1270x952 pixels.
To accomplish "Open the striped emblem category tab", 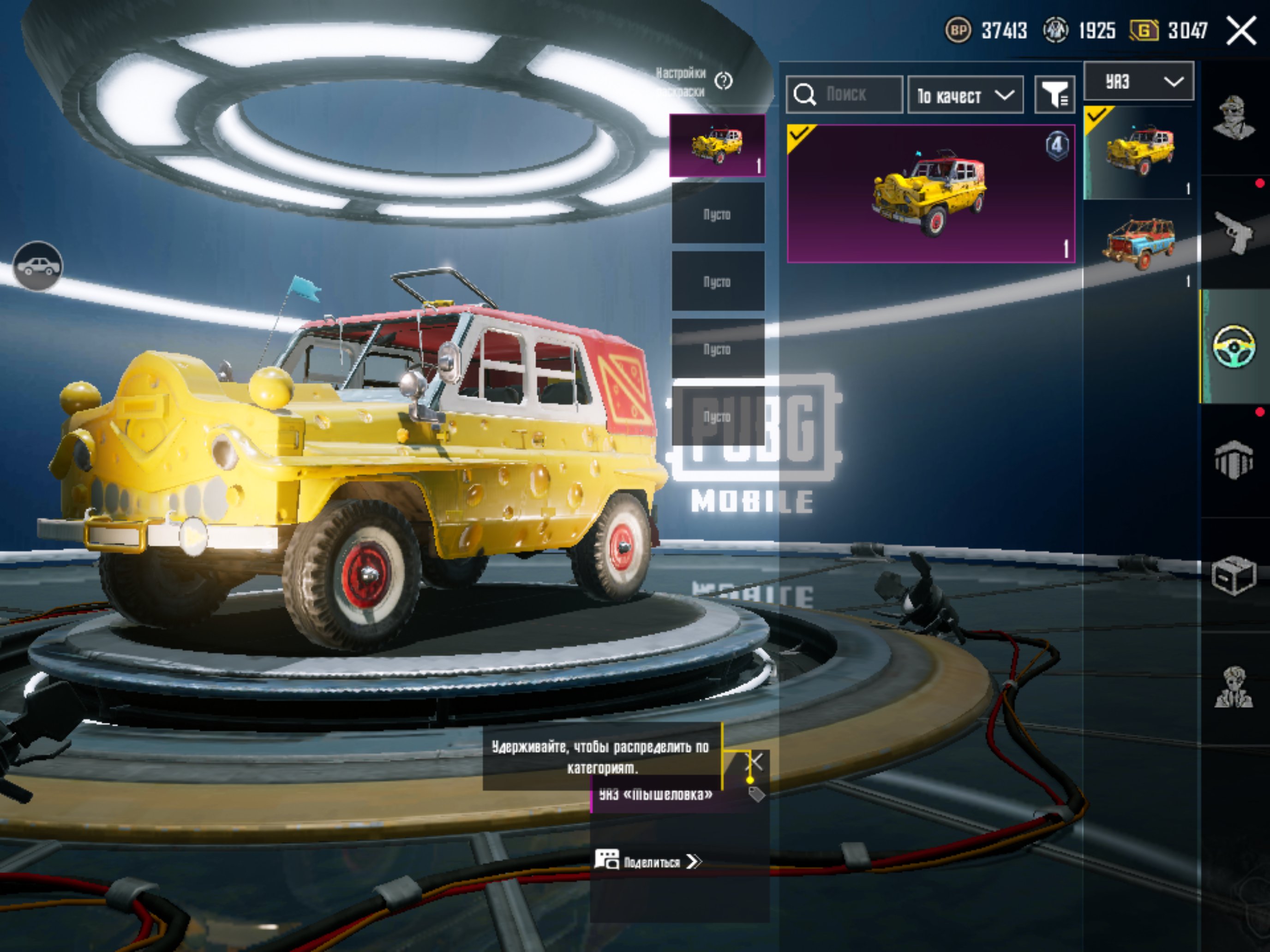I will pos(1234,460).
